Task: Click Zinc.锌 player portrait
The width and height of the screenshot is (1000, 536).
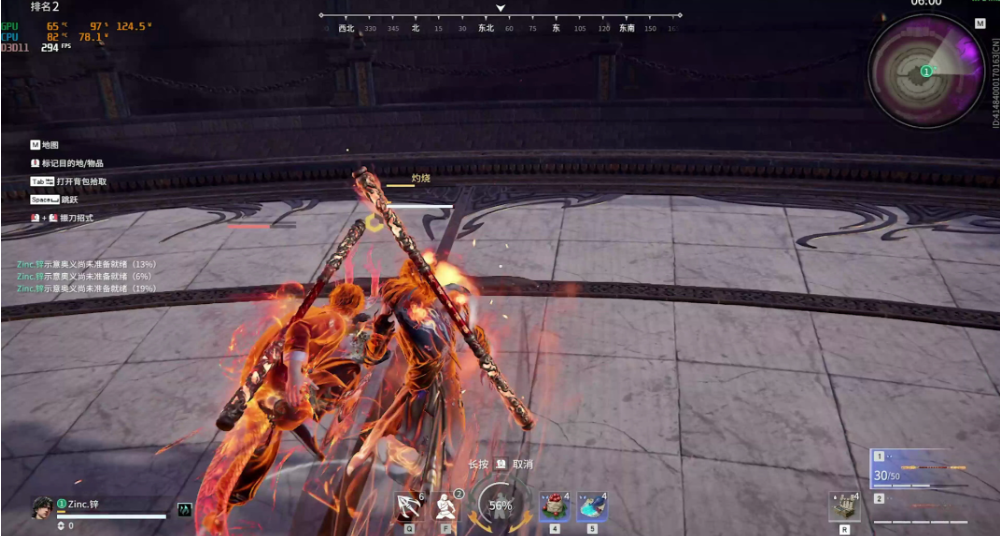Action: (x=42, y=507)
